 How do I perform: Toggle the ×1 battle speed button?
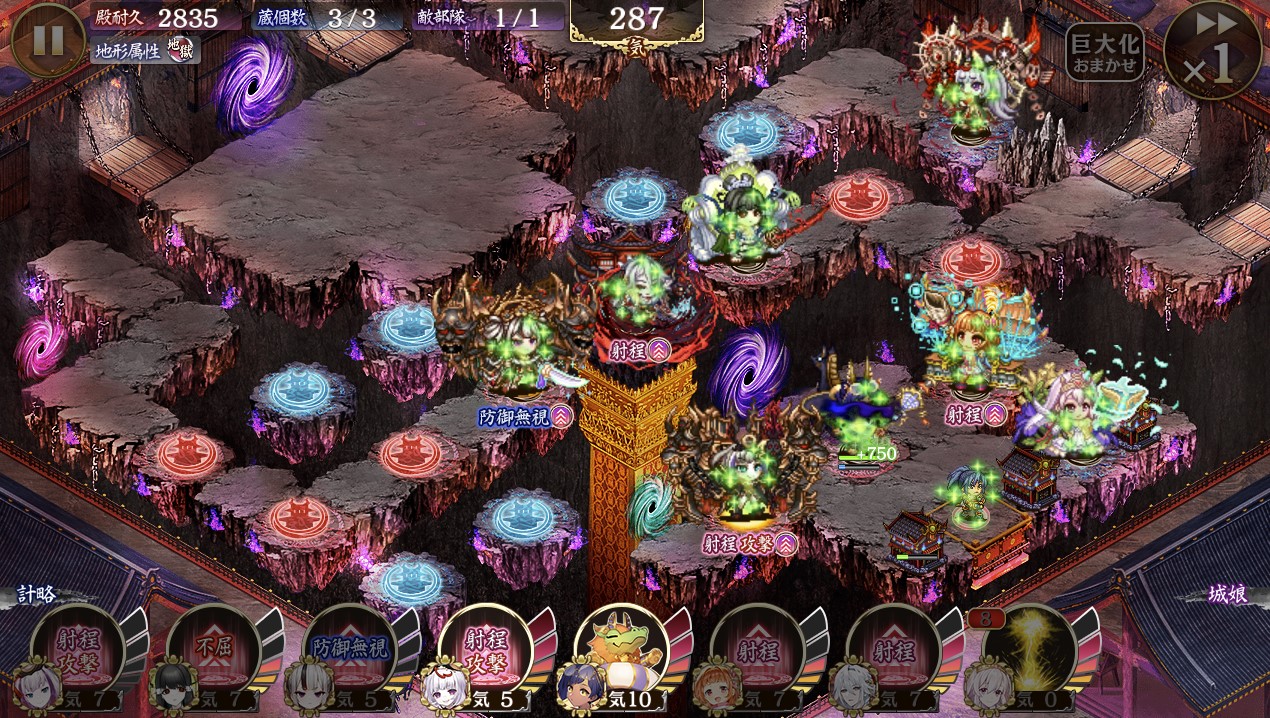pos(1212,48)
